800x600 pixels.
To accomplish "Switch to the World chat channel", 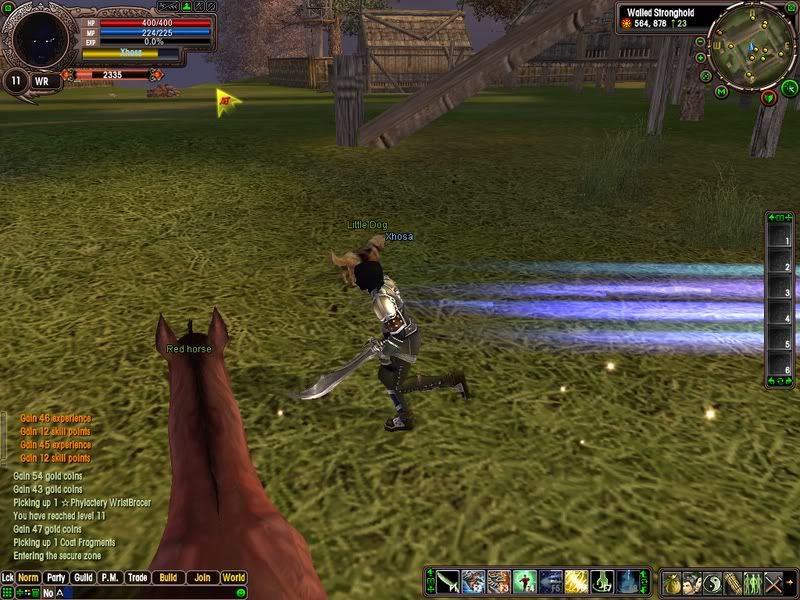I will (x=233, y=578).
